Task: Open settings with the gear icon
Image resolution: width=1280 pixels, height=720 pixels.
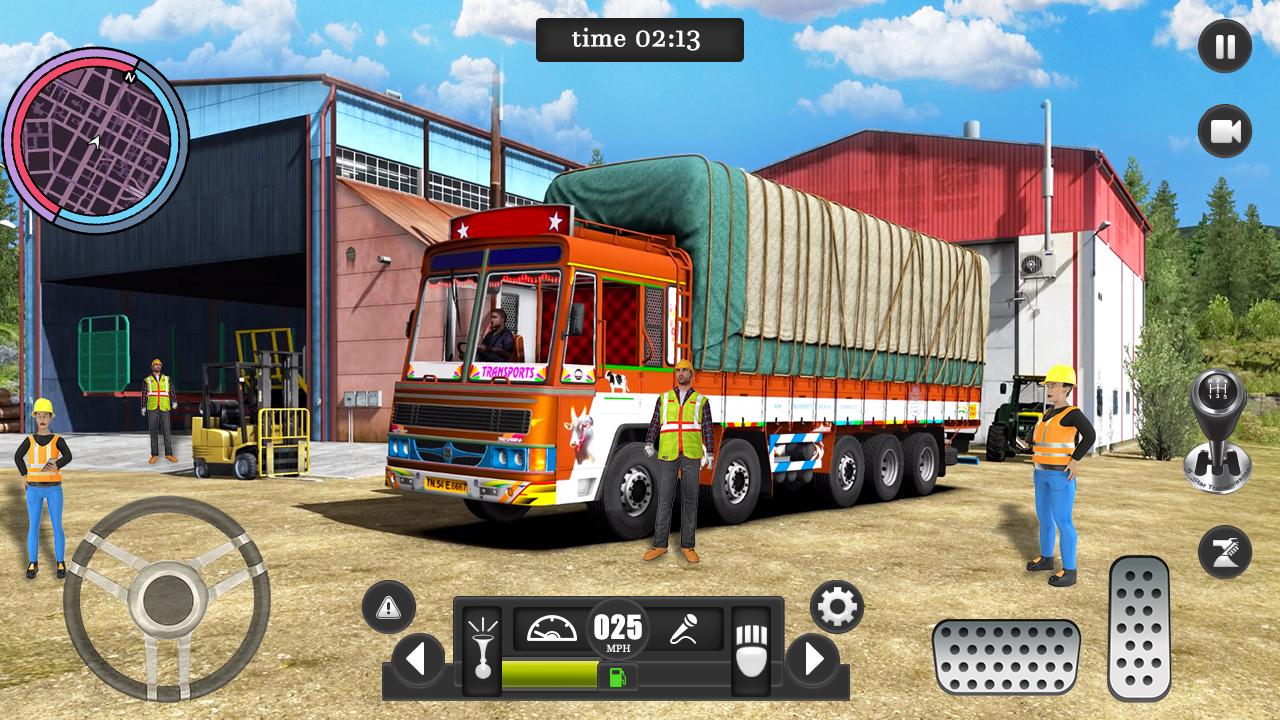Action: (836, 606)
